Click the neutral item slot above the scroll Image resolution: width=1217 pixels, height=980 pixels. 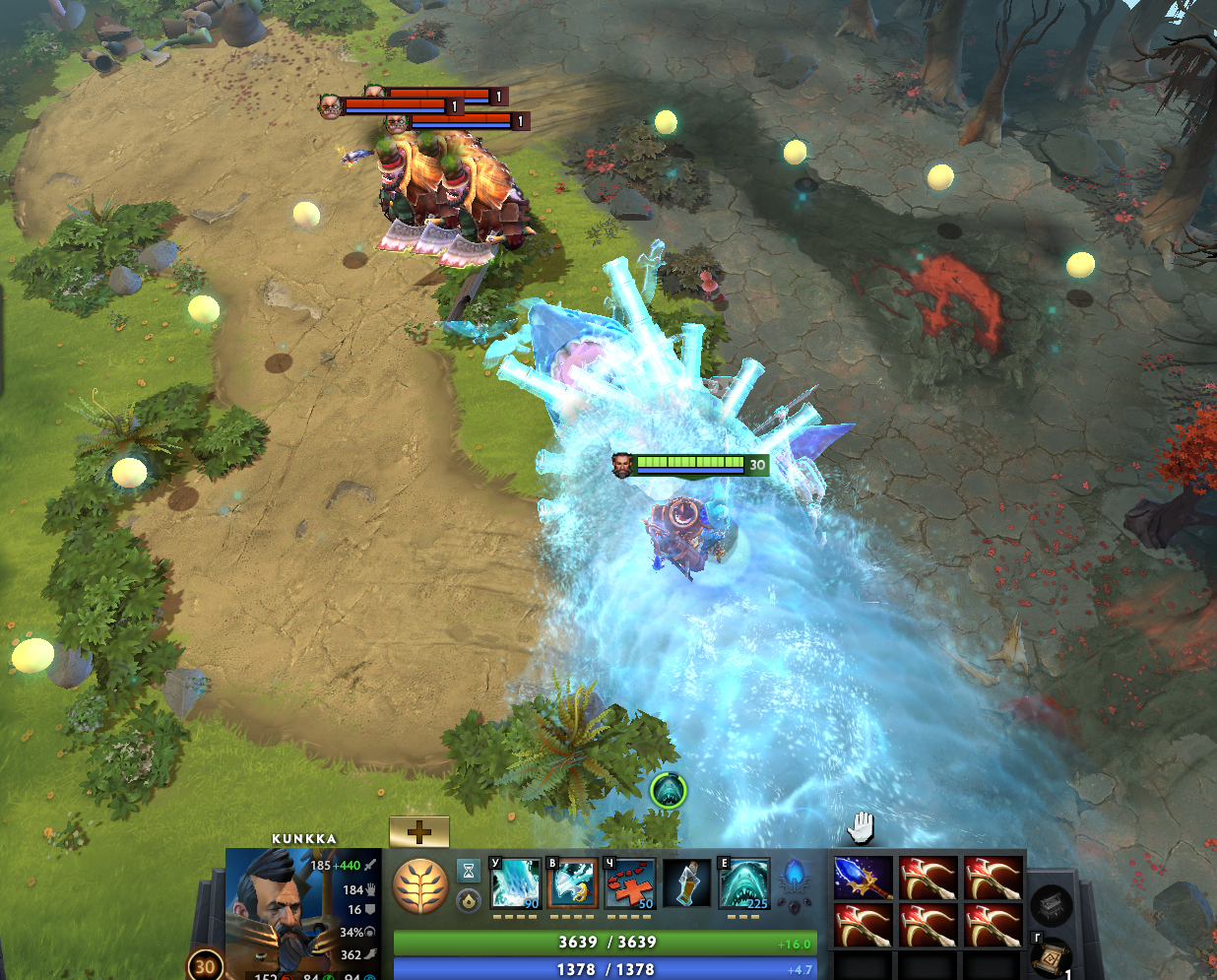(x=1051, y=904)
